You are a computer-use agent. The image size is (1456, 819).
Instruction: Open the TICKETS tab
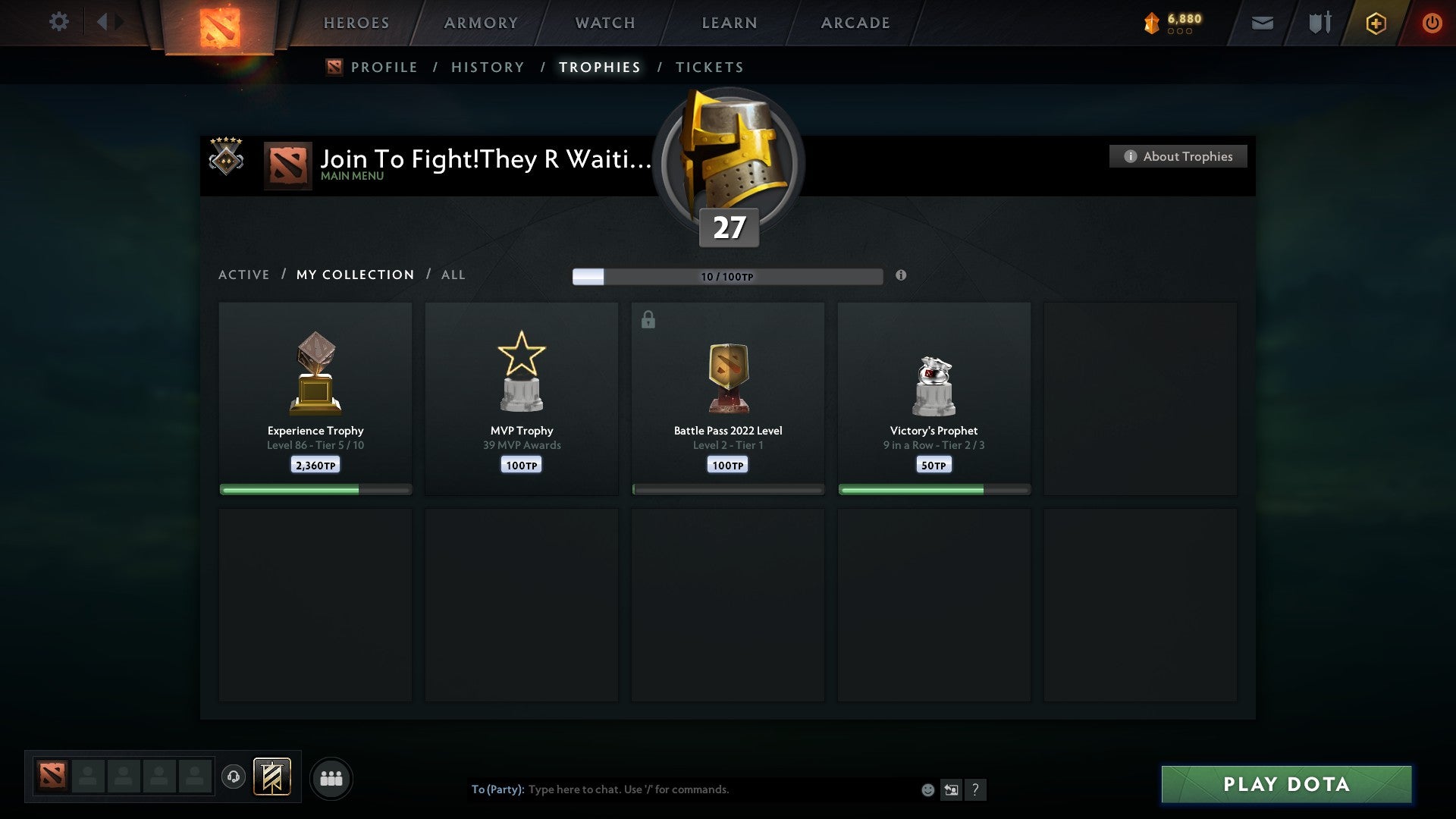(x=709, y=67)
